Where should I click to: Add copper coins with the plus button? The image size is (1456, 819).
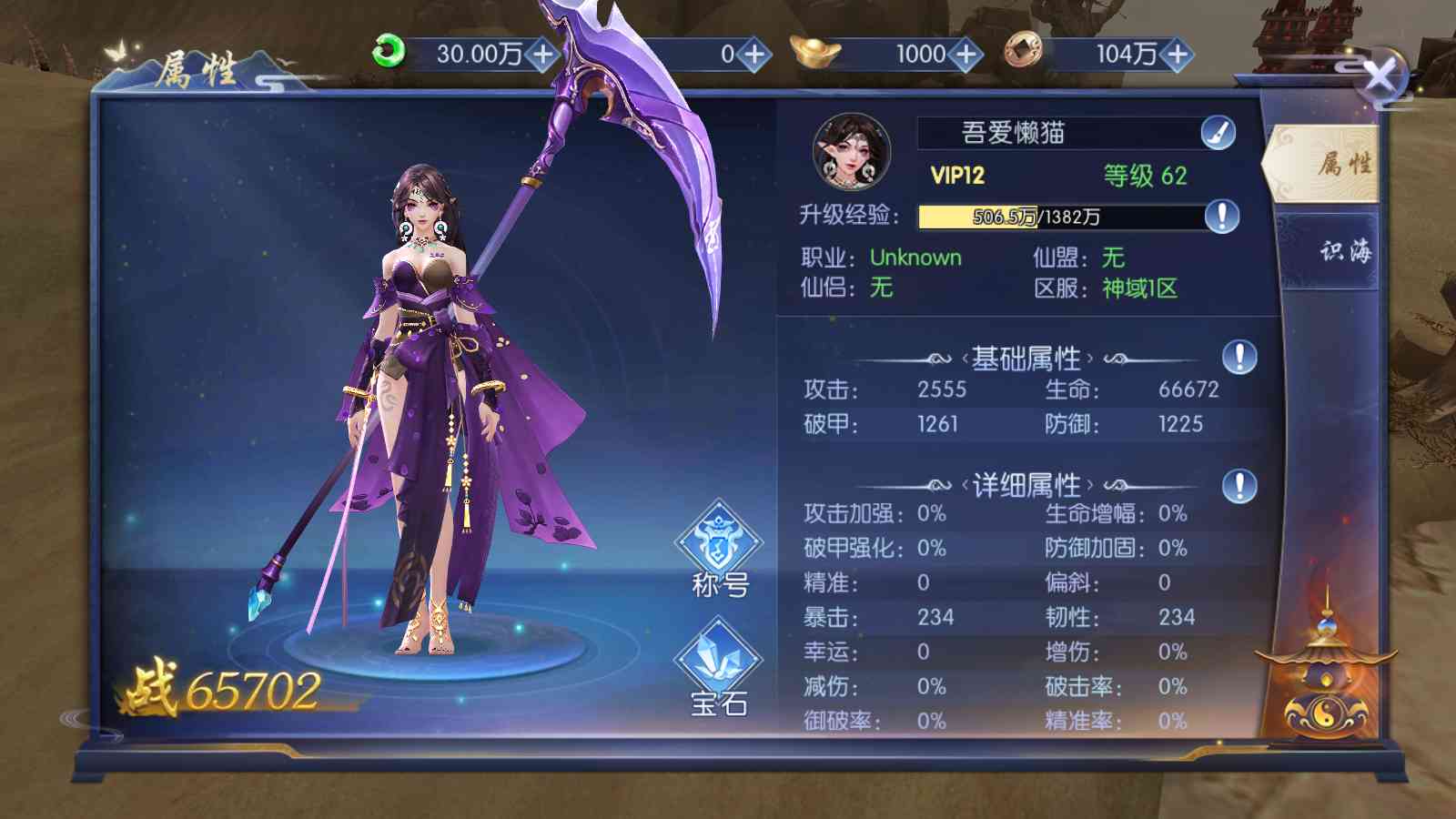1177,55
